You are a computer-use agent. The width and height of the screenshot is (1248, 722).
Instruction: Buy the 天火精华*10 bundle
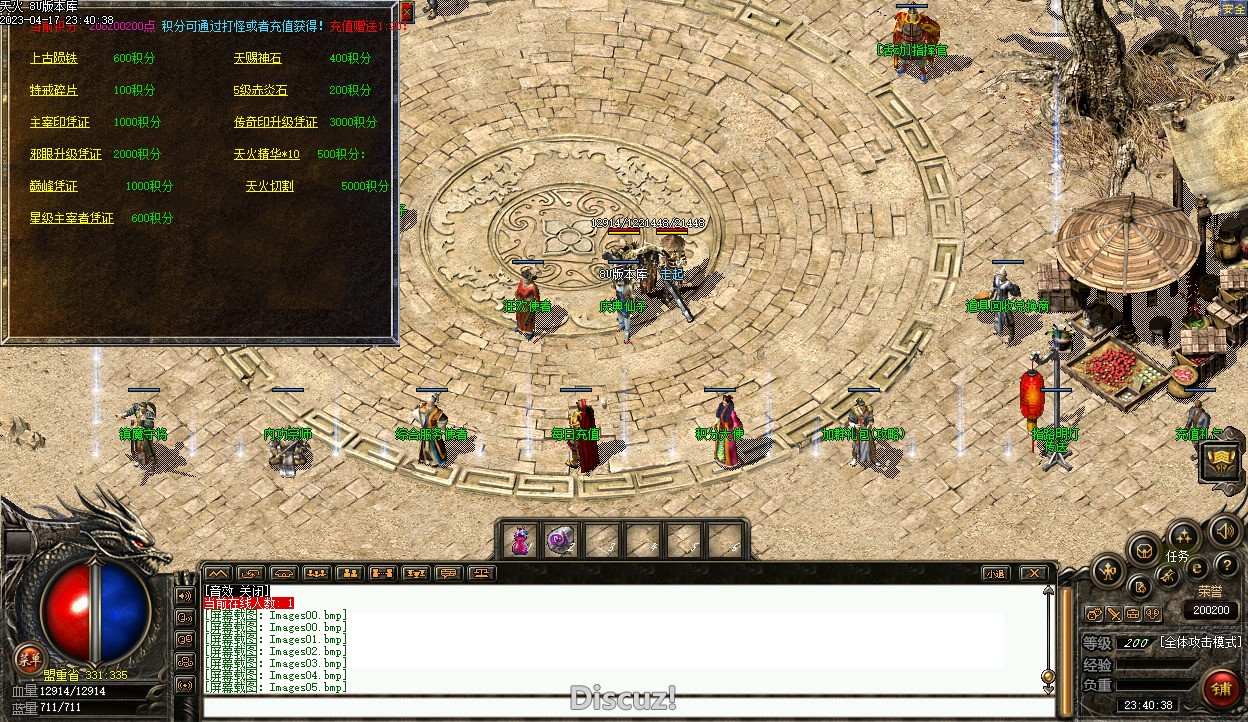pos(267,155)
